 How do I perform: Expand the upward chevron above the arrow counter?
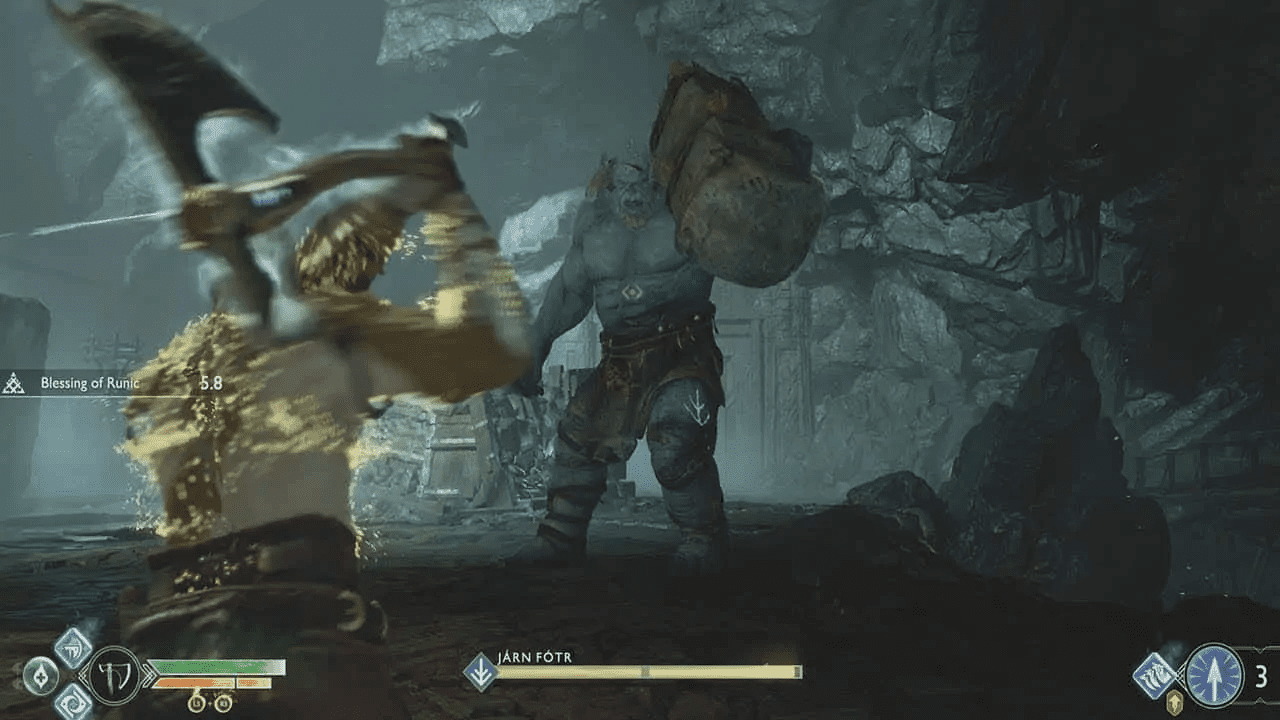[1259, 652]
